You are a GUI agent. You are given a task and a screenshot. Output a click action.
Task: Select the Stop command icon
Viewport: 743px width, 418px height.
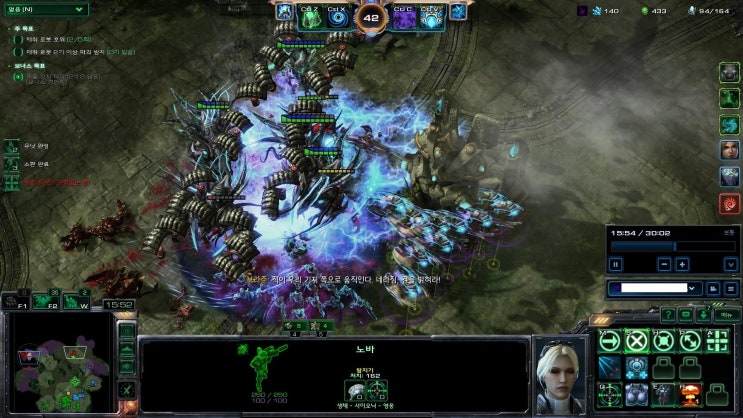point(636,340)
